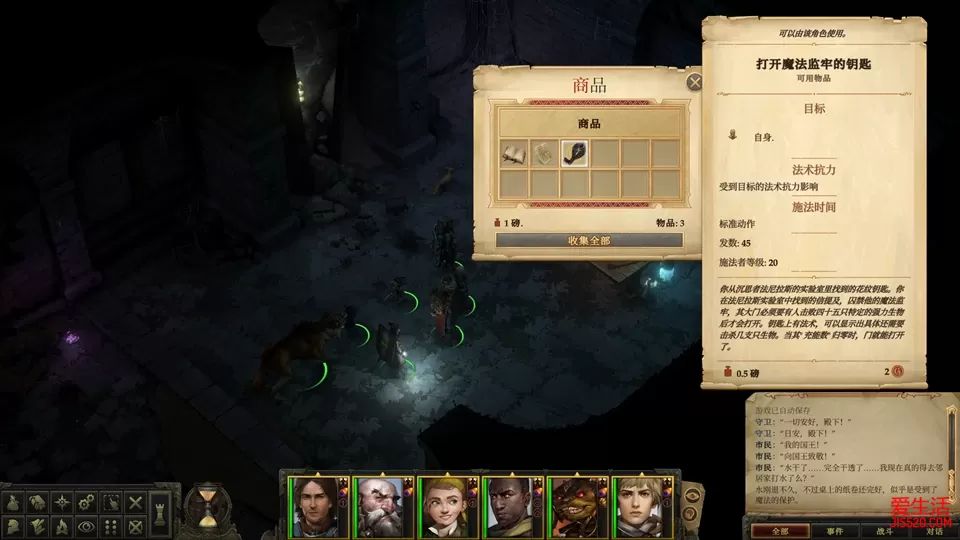Pick the paper scroll item in loot
Screen dimensions: 960x540
[x=544, y=153]
